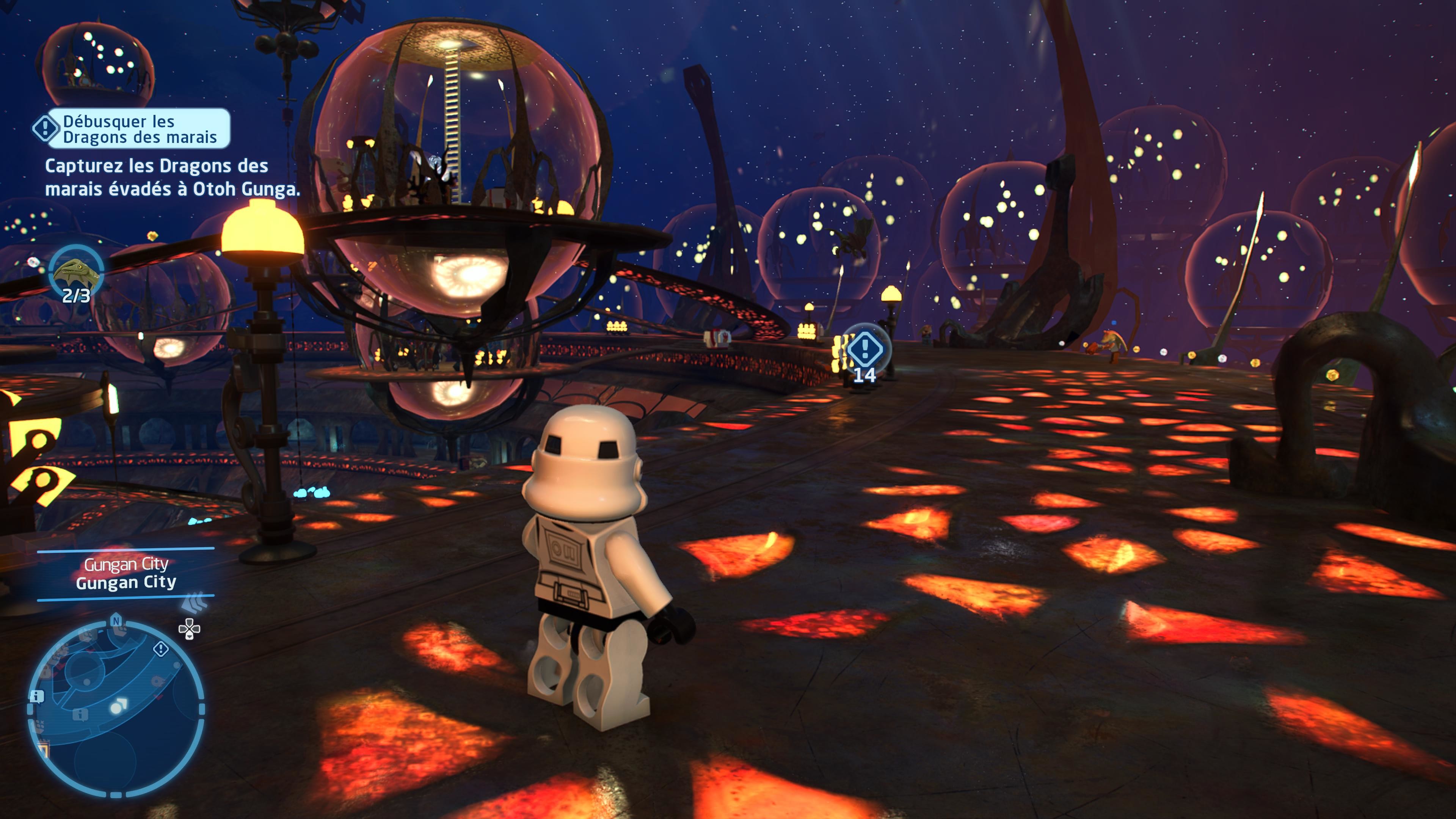
Task: Click the swamp dragon capture counter icon
Action: coord(76,273)
